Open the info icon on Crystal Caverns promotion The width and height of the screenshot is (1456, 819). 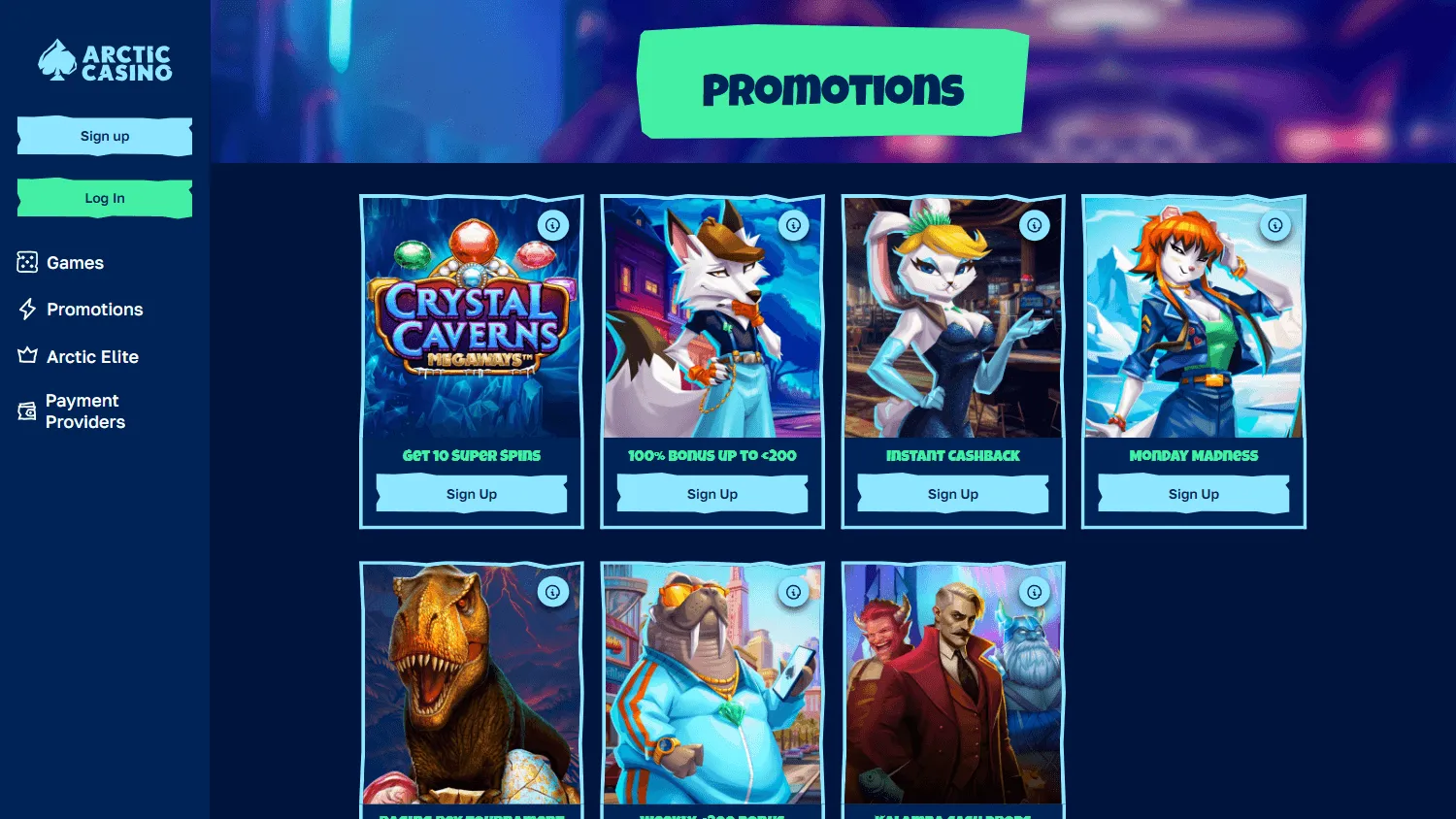tap(553, 225)
